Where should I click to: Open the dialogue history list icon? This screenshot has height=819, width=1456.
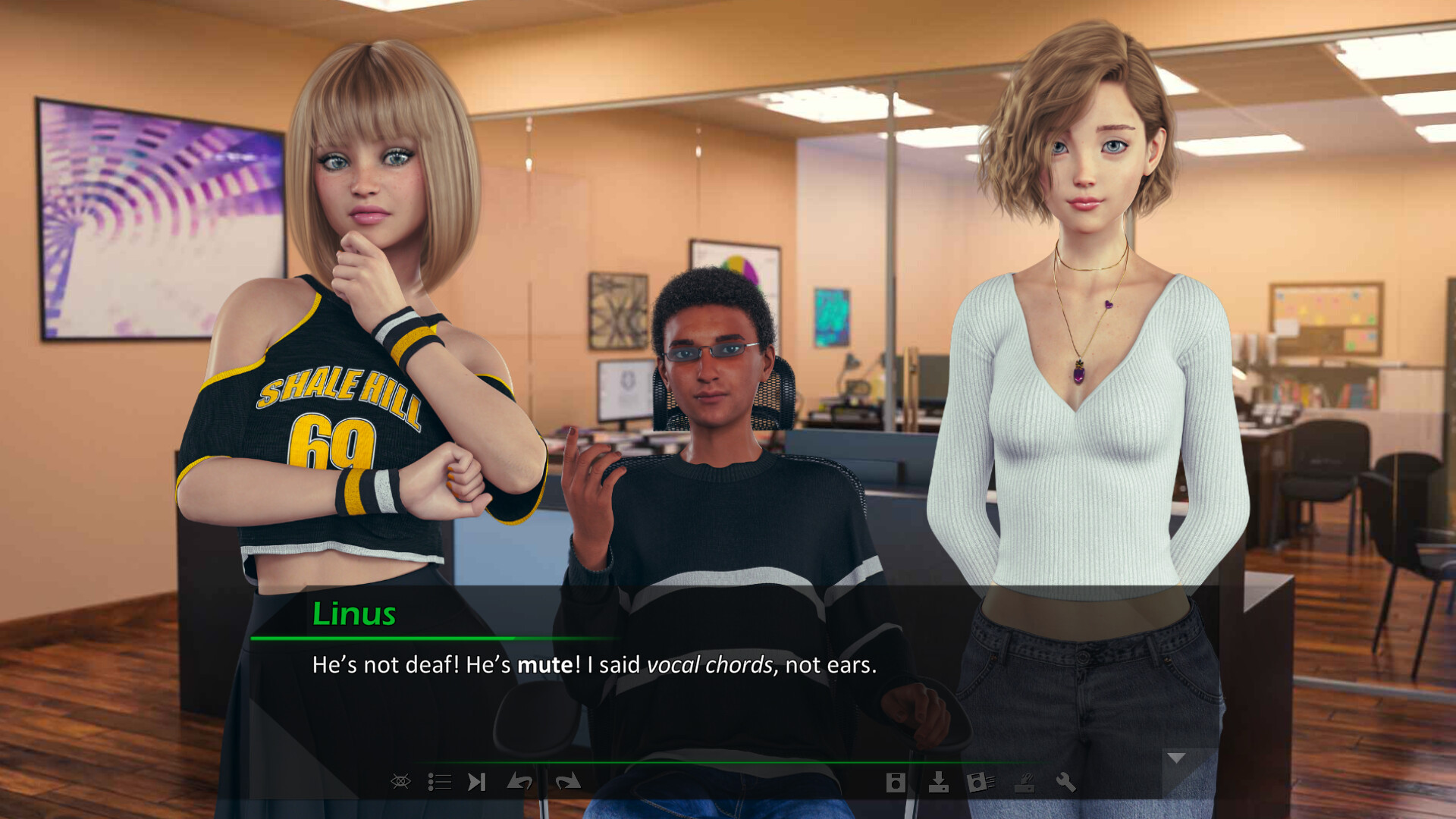439,782
